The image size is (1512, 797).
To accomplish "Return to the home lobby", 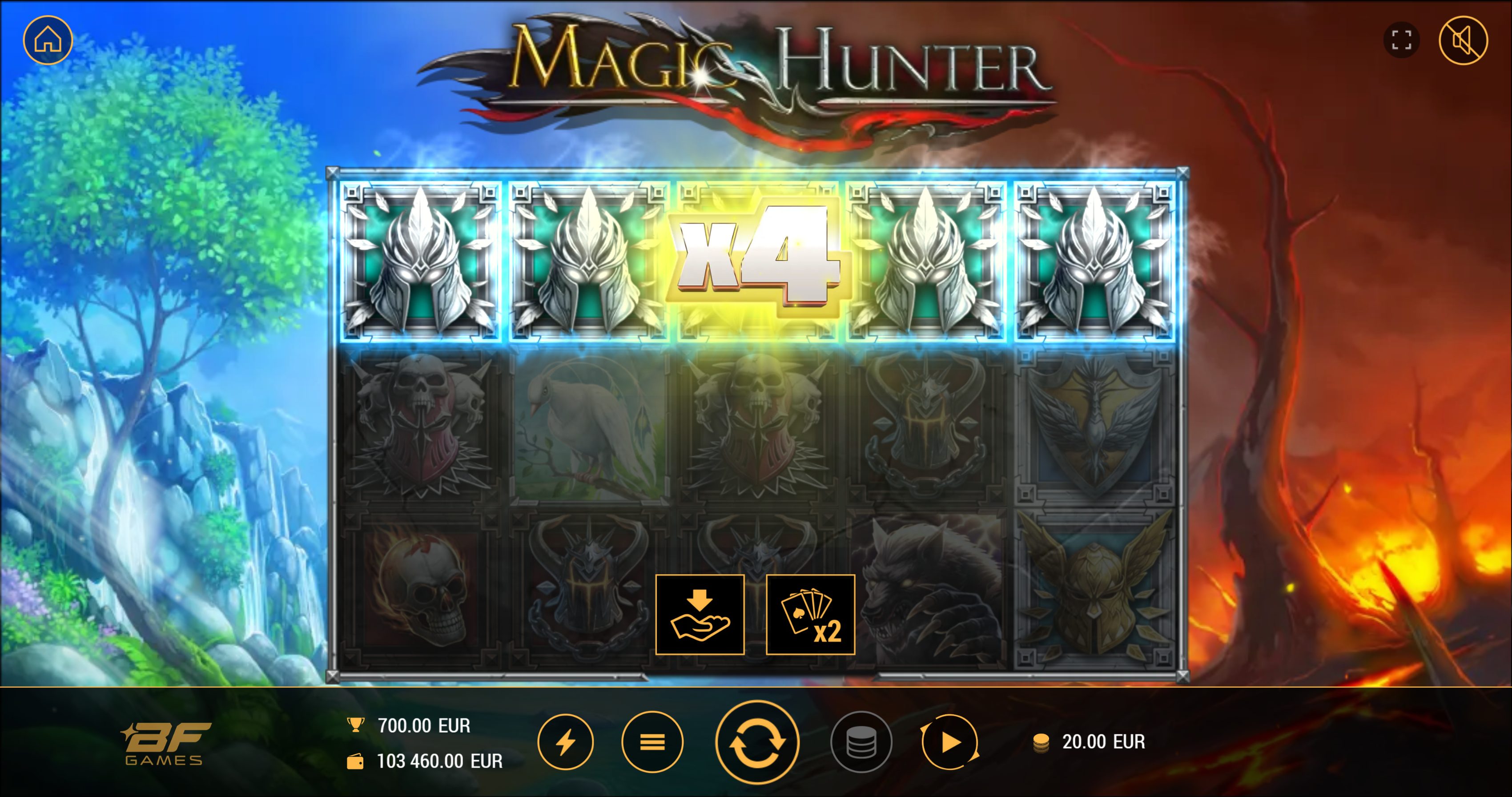I will 48,40.
